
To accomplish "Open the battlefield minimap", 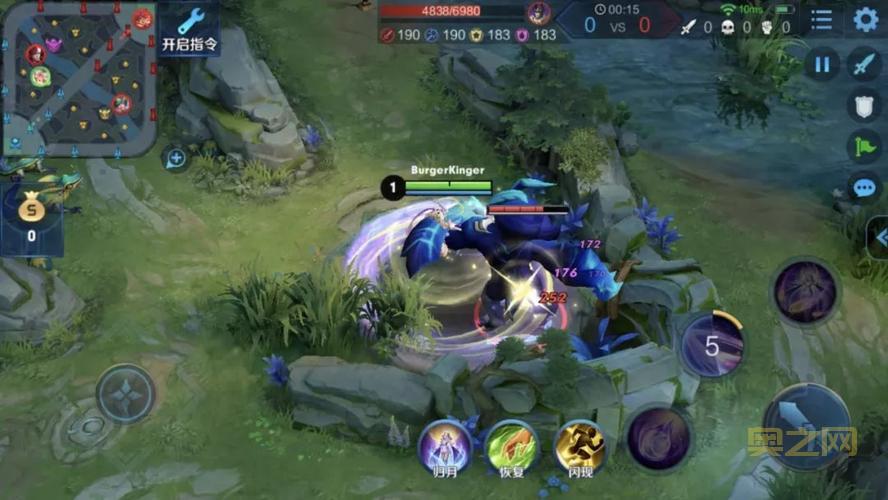I will 78,78.
